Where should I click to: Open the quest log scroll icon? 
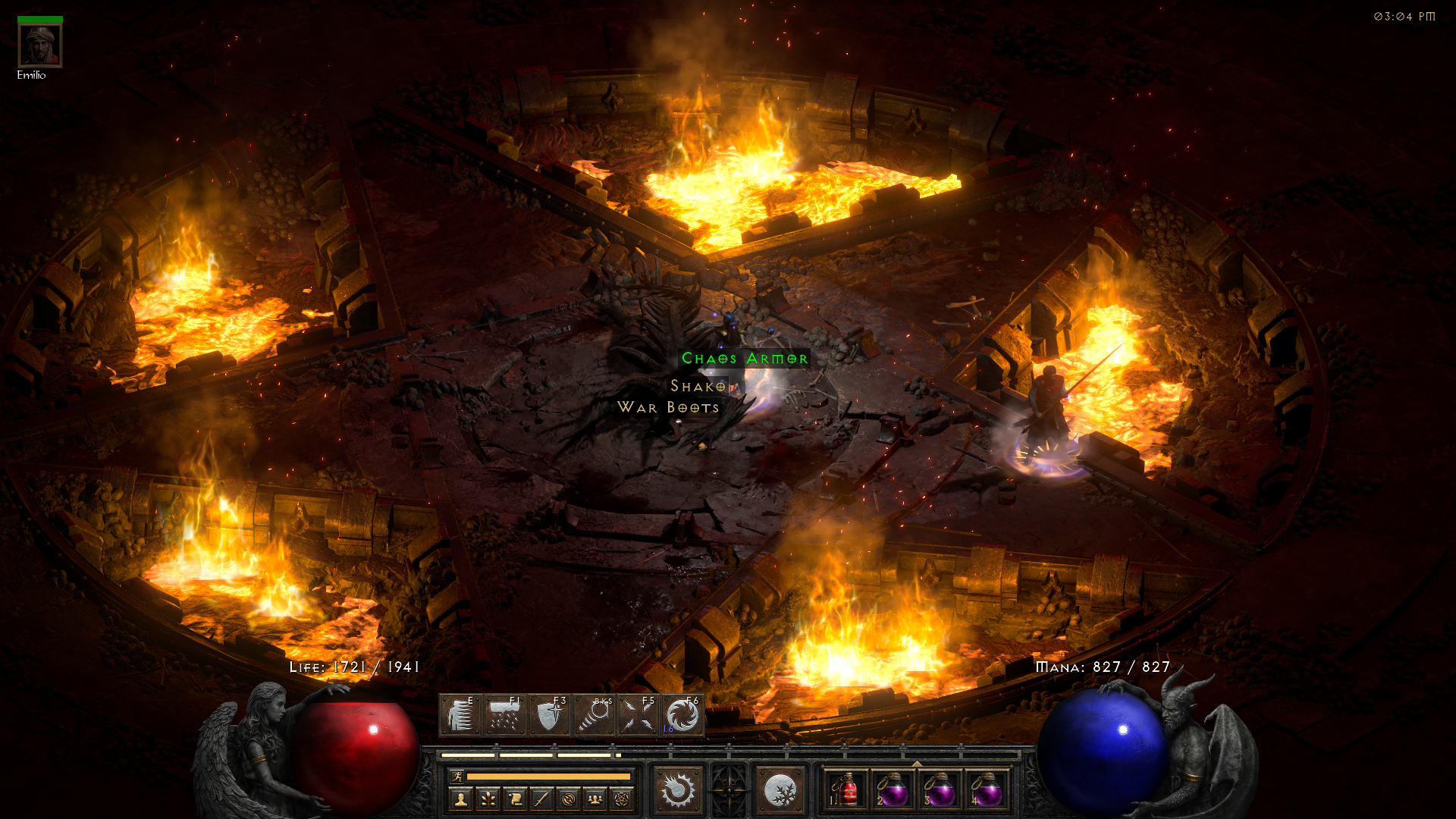pyautogui.click(x=514, y=799)
